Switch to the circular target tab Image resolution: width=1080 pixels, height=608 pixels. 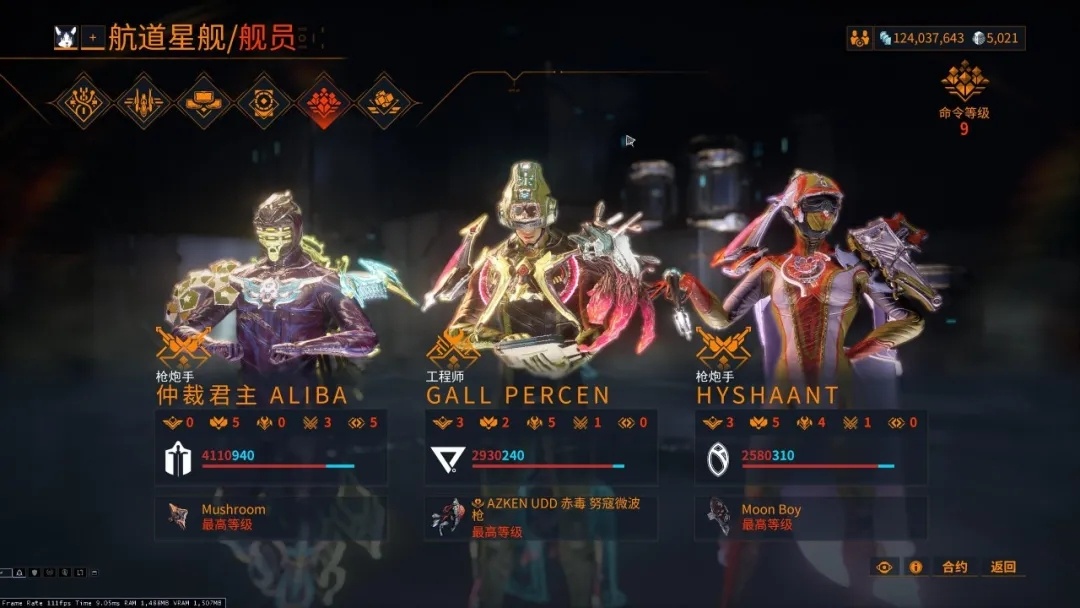(x=264, y=102)
